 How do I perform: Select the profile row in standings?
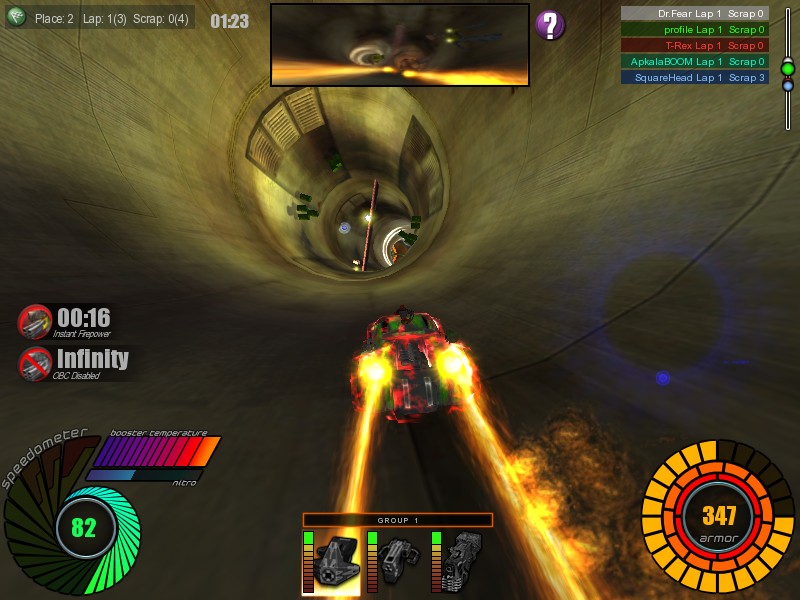tap(694, 30)
